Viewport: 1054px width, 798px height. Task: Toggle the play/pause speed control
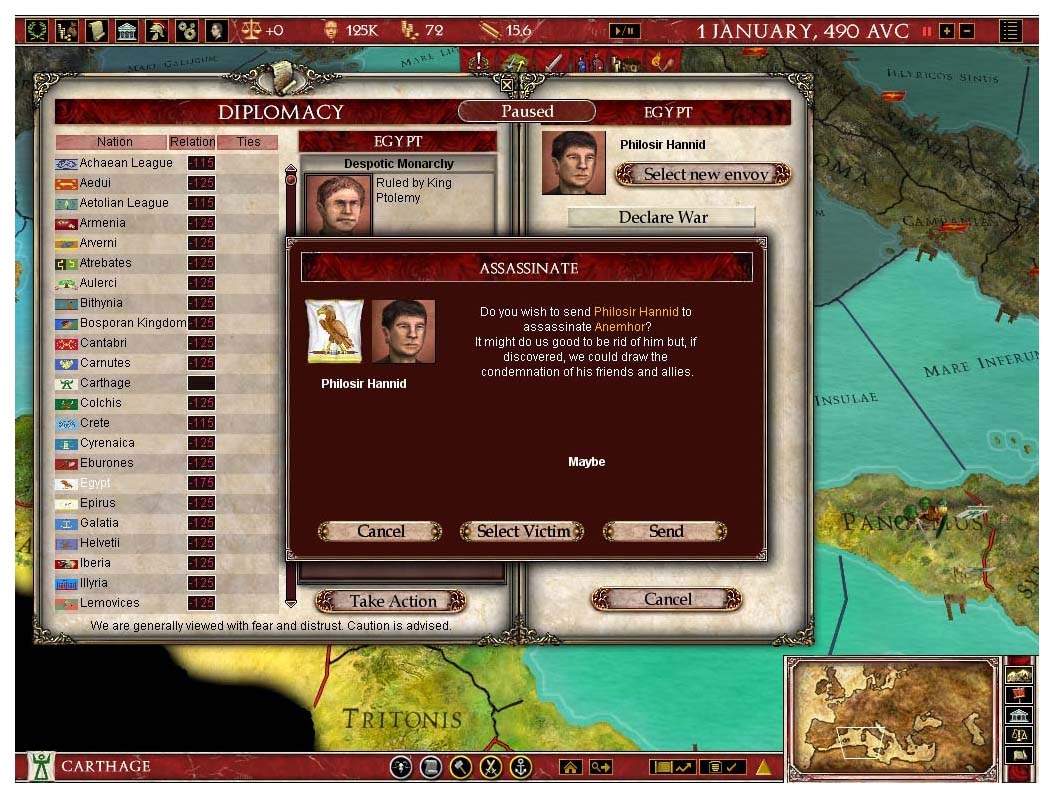(x=624, y=31)
